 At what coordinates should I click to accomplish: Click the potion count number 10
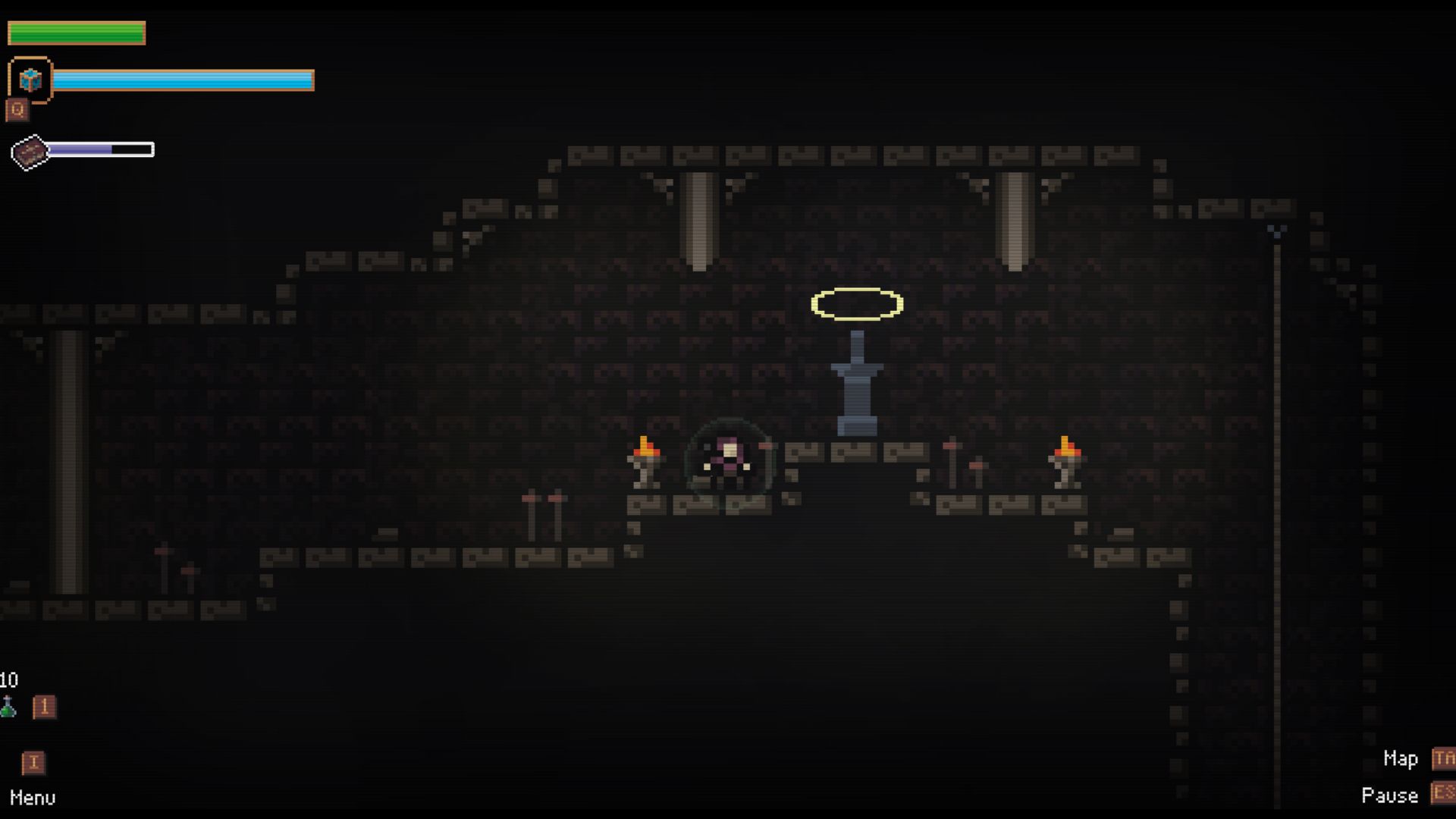pos(9,680)
